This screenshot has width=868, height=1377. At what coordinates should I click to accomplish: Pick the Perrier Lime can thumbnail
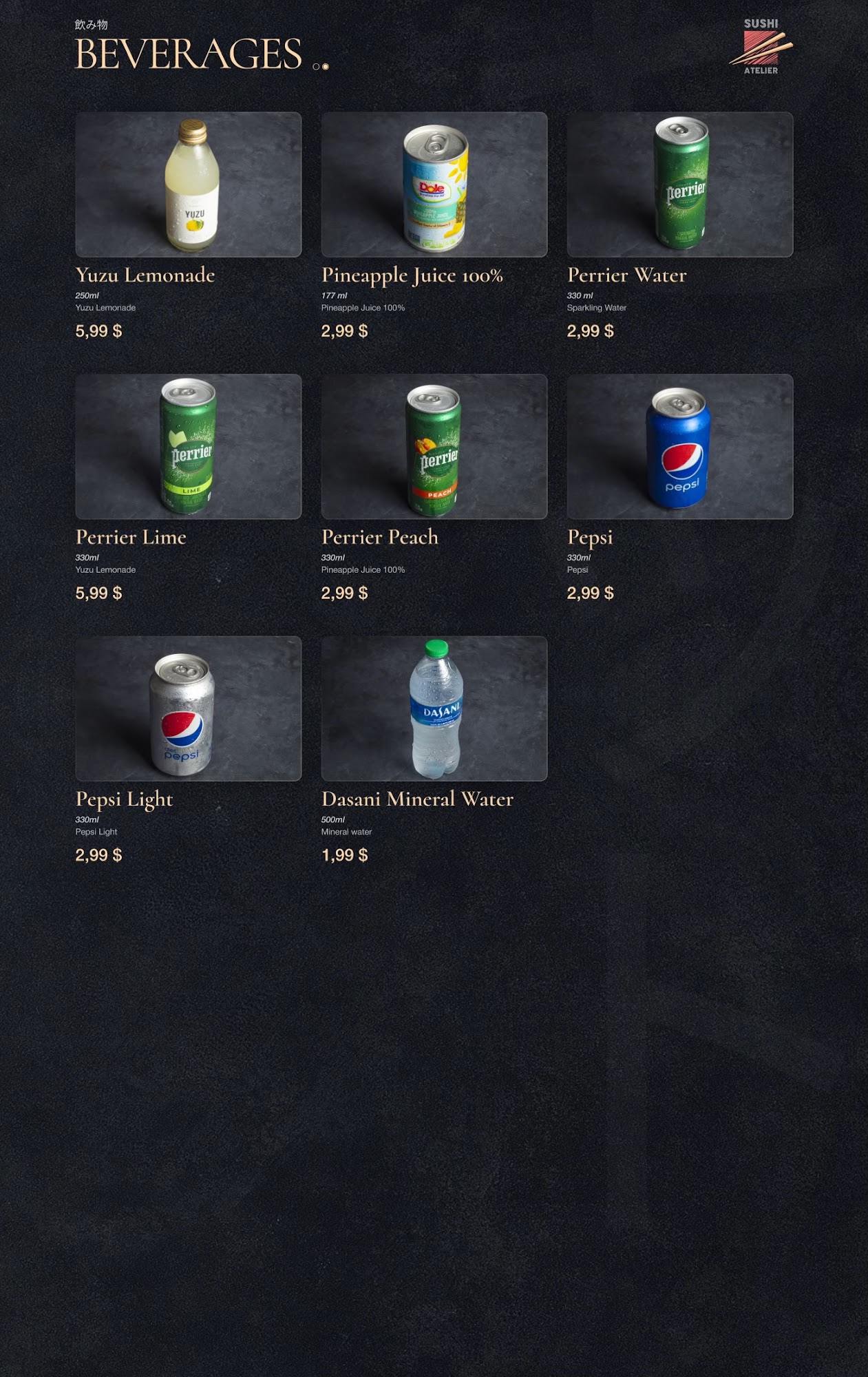189,446
